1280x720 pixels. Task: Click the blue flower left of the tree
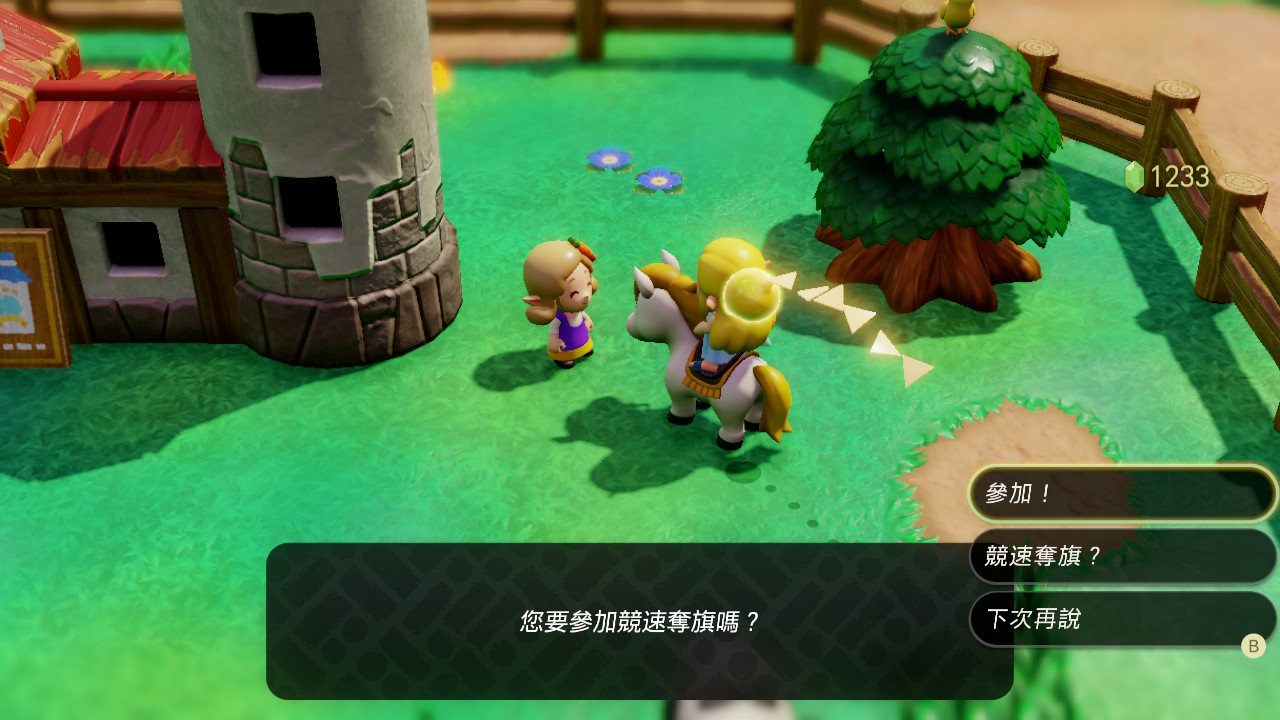(608, 159)
